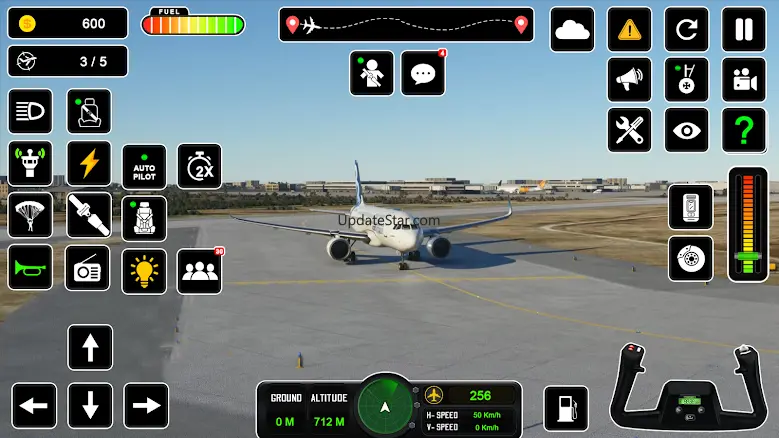Open the wrench and screwdriver repair tools

click(x=629, y=130)
